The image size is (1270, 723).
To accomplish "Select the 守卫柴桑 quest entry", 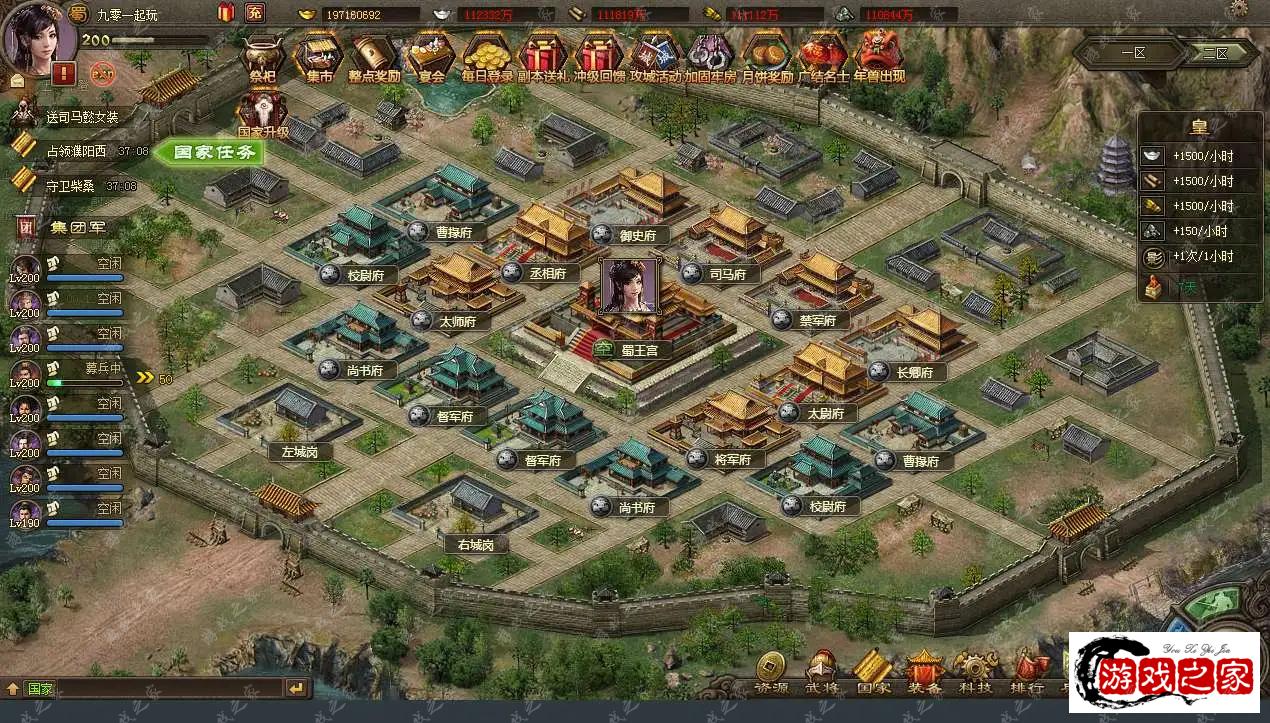I will [76, 185].
